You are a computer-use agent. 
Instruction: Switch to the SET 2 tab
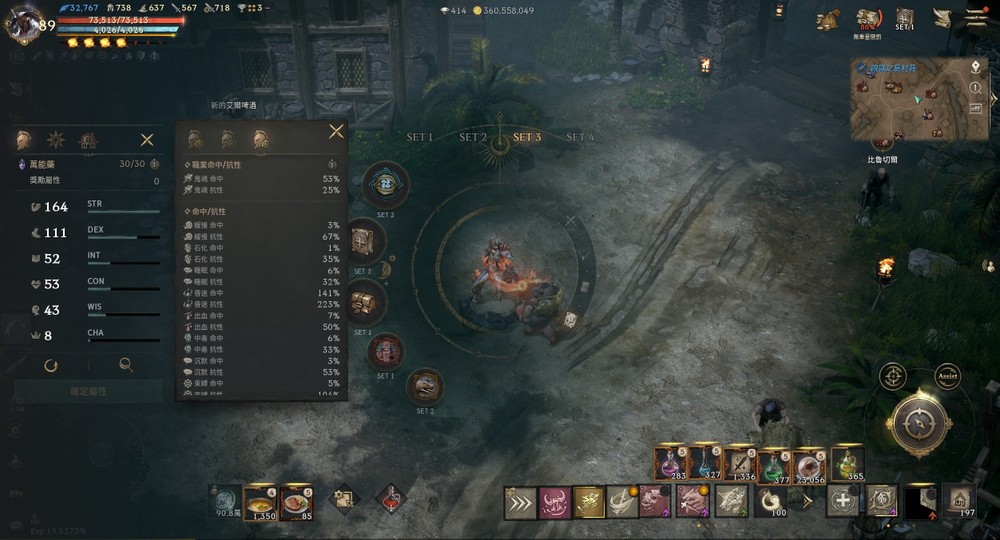[473, 138]
